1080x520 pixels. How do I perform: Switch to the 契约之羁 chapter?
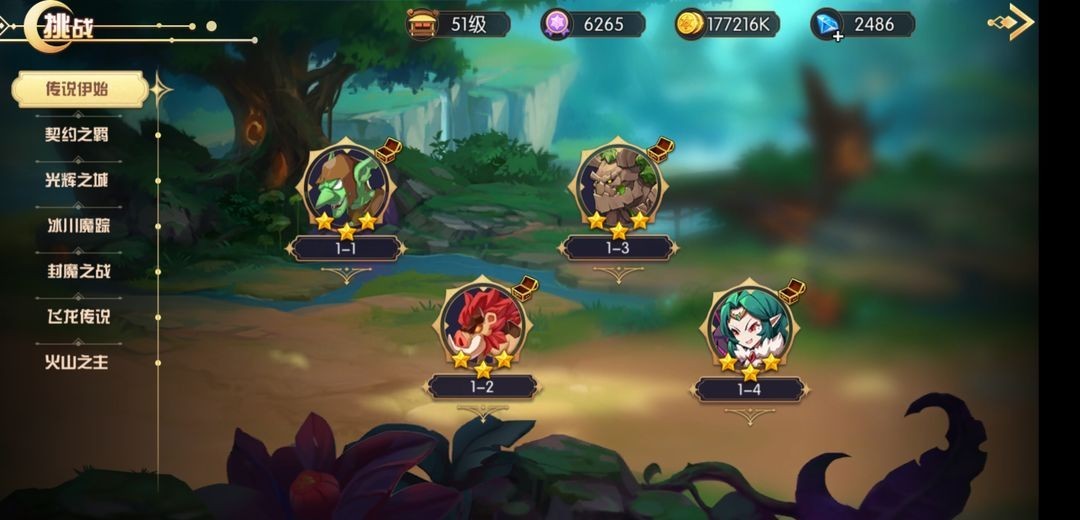[x=78, y=134]
